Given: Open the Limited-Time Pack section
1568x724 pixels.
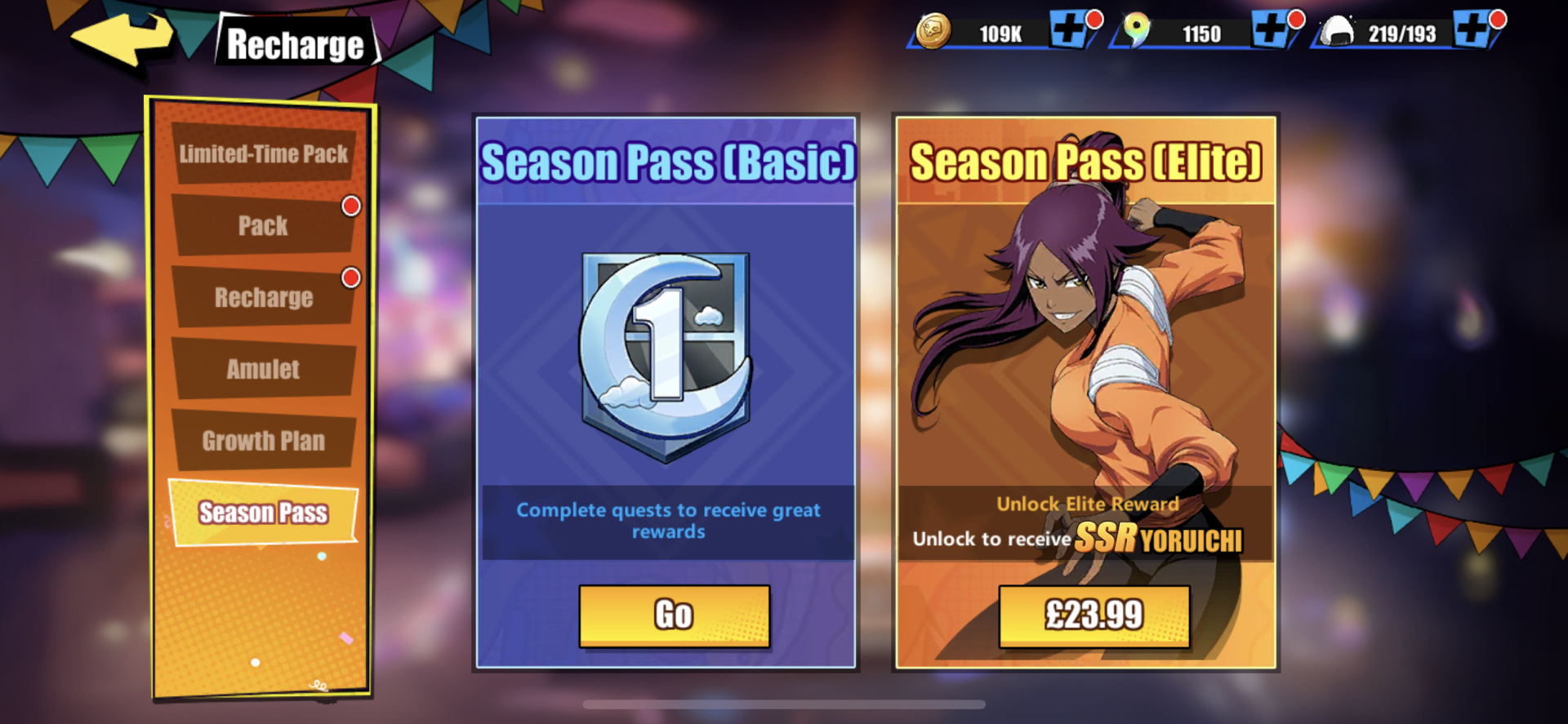Looking at the screenshot, I should point(263,153).
